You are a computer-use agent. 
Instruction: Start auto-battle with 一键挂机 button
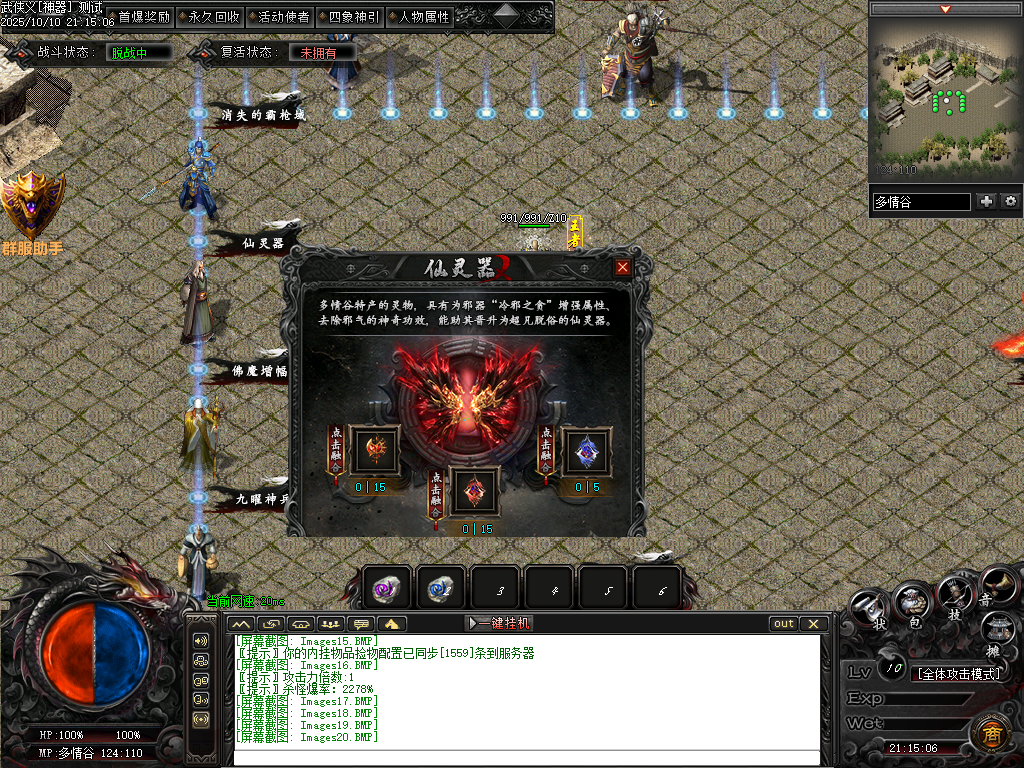[499, 623]
